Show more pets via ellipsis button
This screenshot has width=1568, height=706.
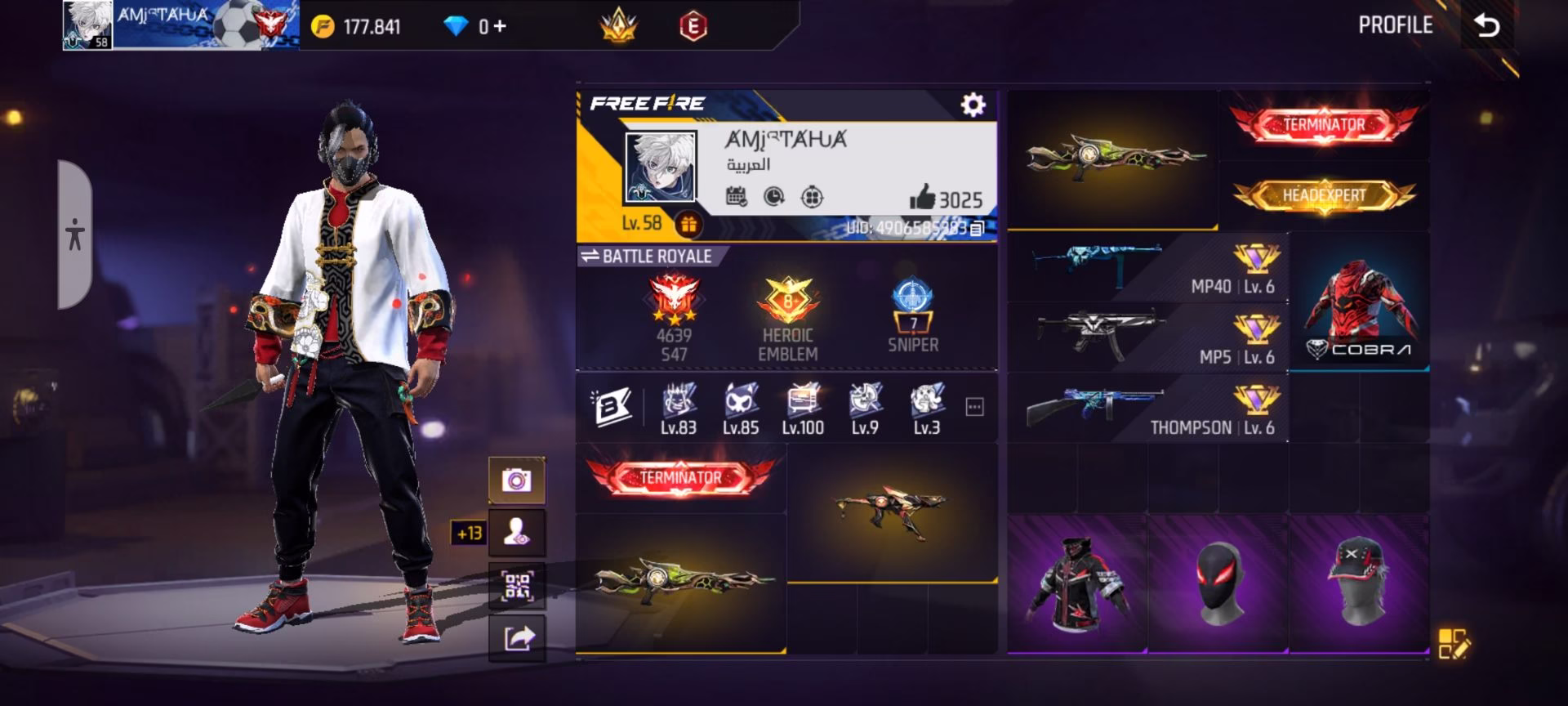(x=974, y=407)
